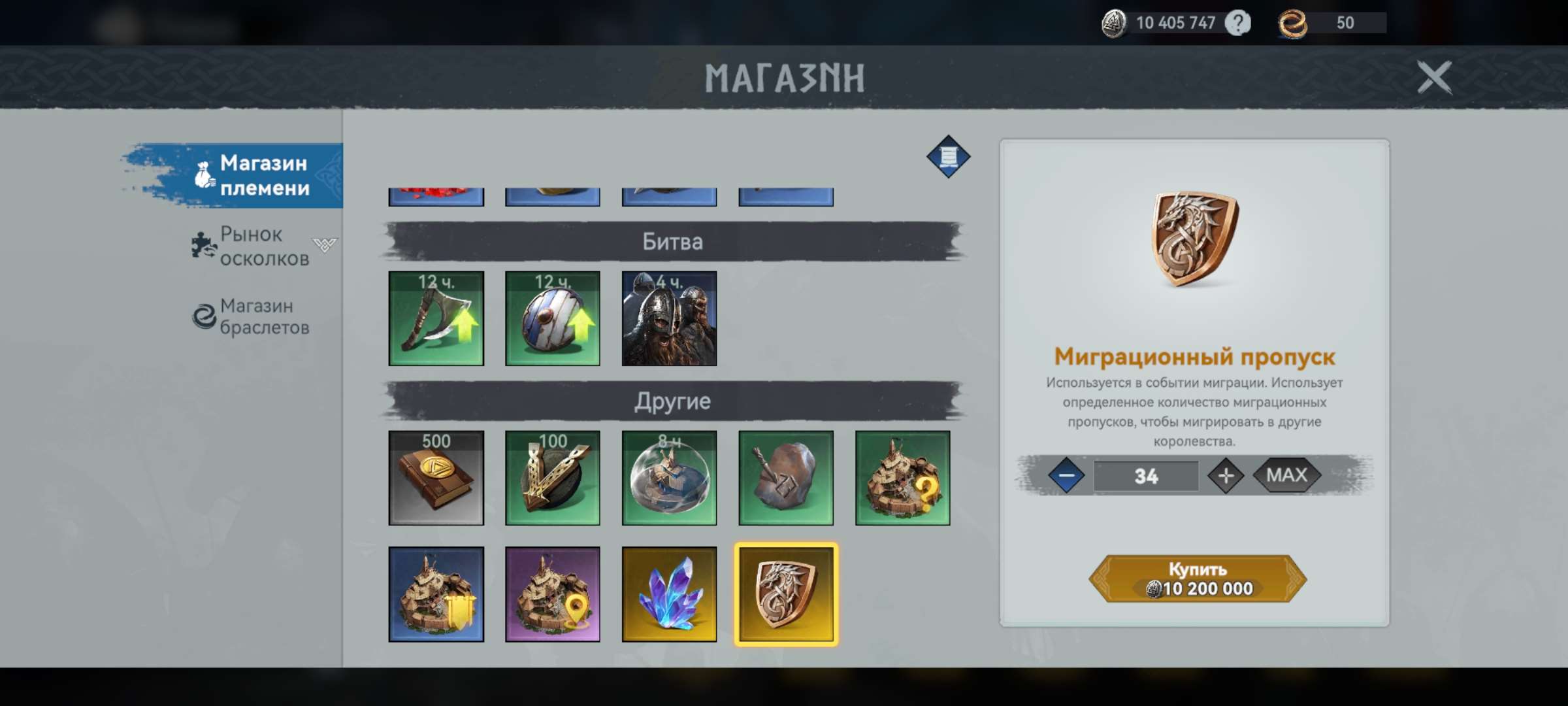Viewport: 1568px width, 706px height.
Task: Open the blue scroll log icon
Action: pos(948,157)
